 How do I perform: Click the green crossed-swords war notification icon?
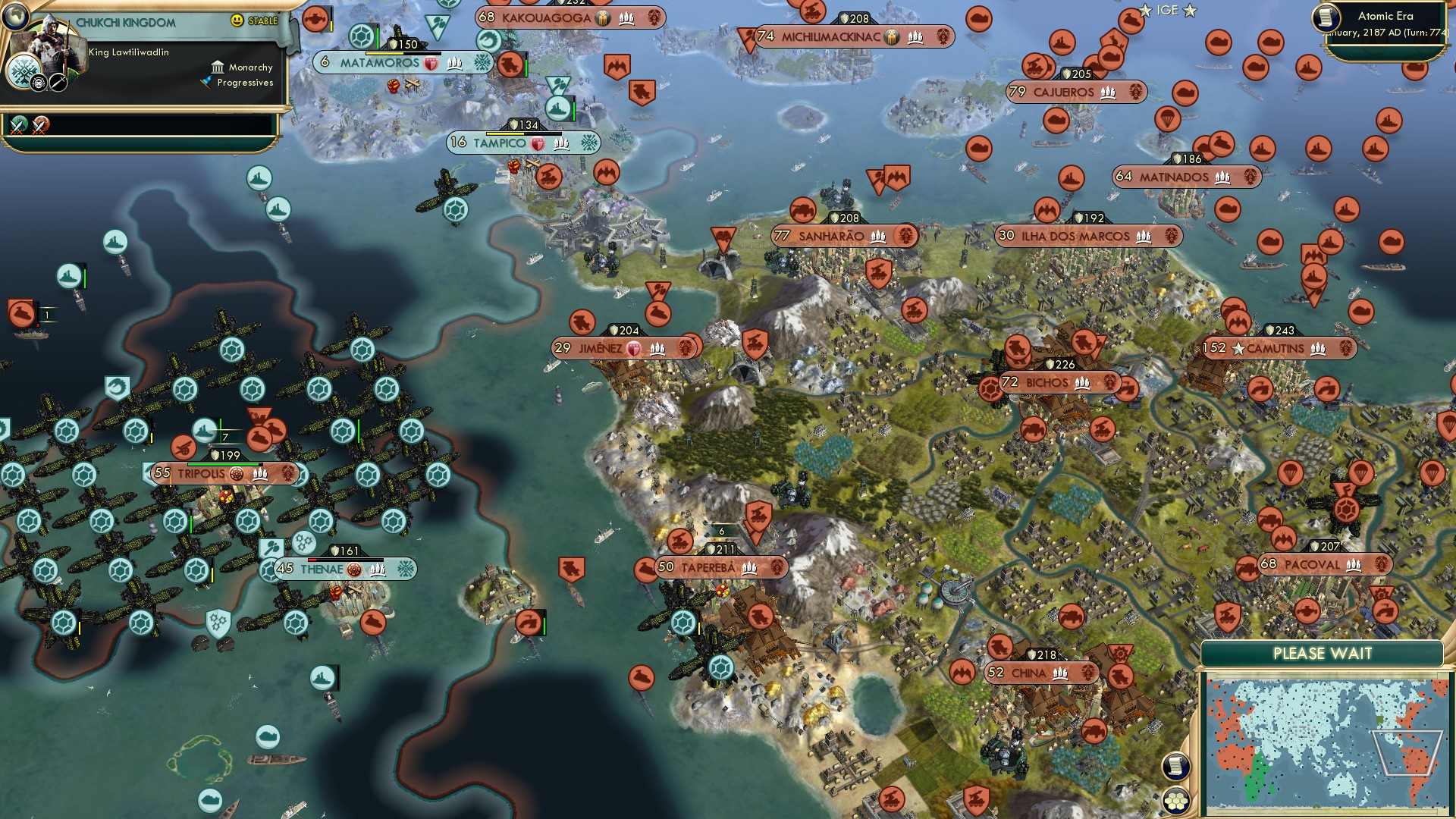17,124
